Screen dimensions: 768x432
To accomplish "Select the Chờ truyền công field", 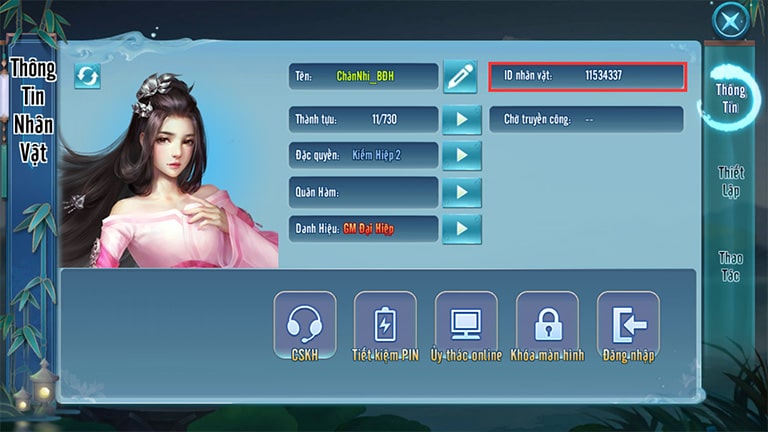I will click(x=587, y=120).
